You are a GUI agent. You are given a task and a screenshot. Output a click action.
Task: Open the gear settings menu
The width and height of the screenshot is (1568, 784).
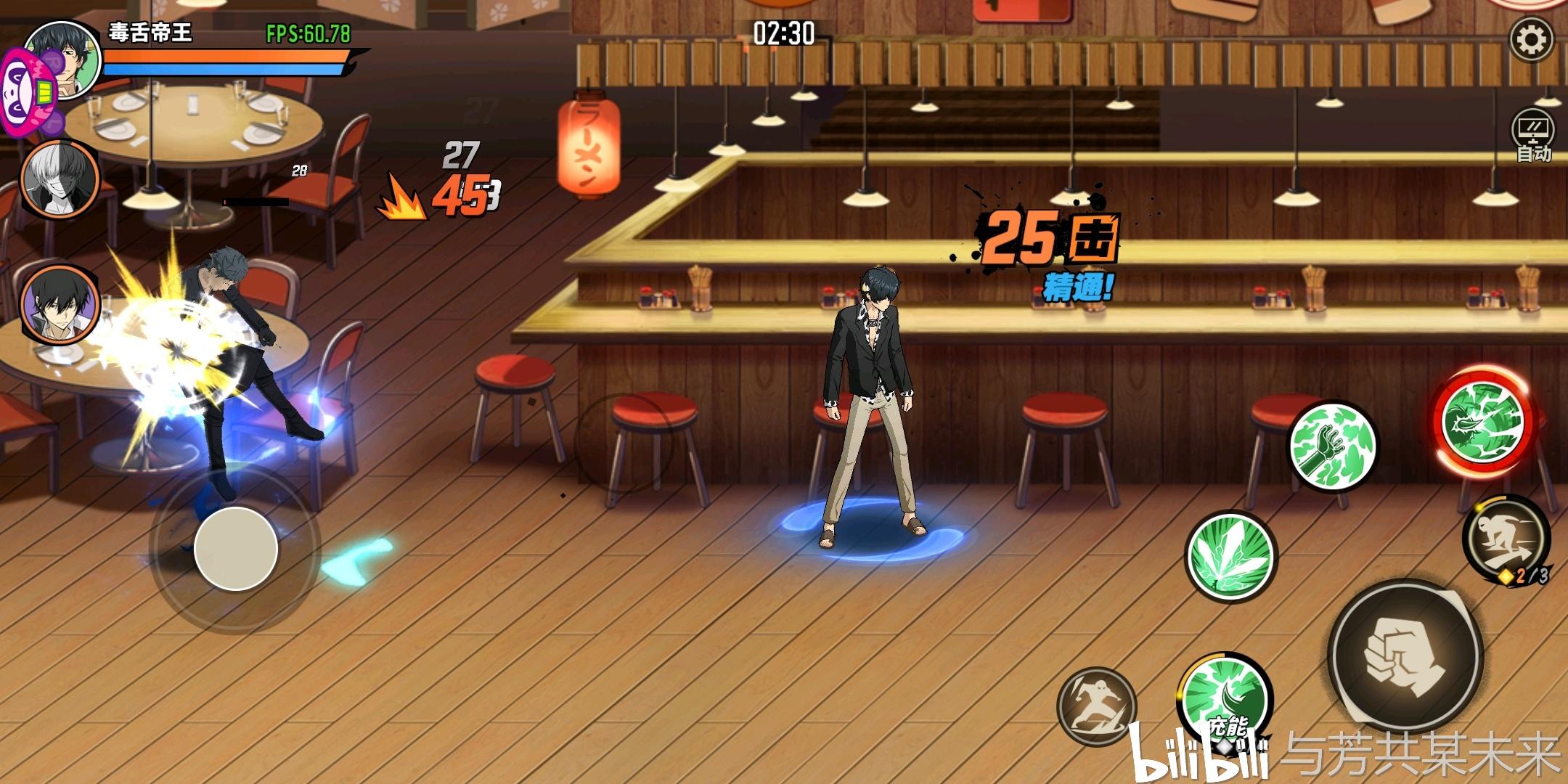(1532, 39)
